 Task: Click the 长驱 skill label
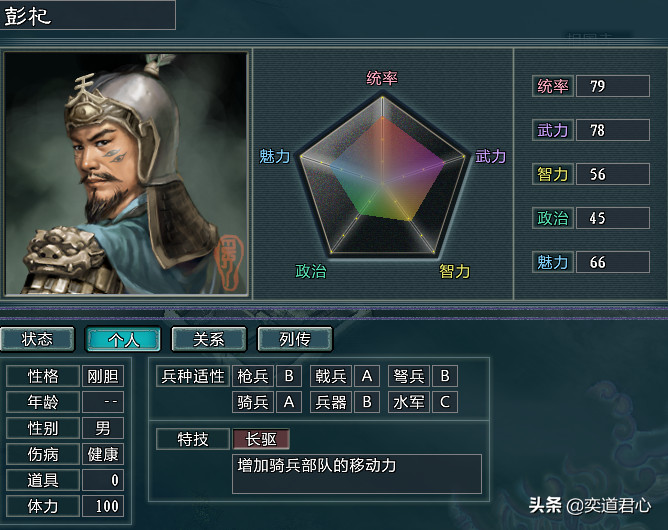coord(261,439)
